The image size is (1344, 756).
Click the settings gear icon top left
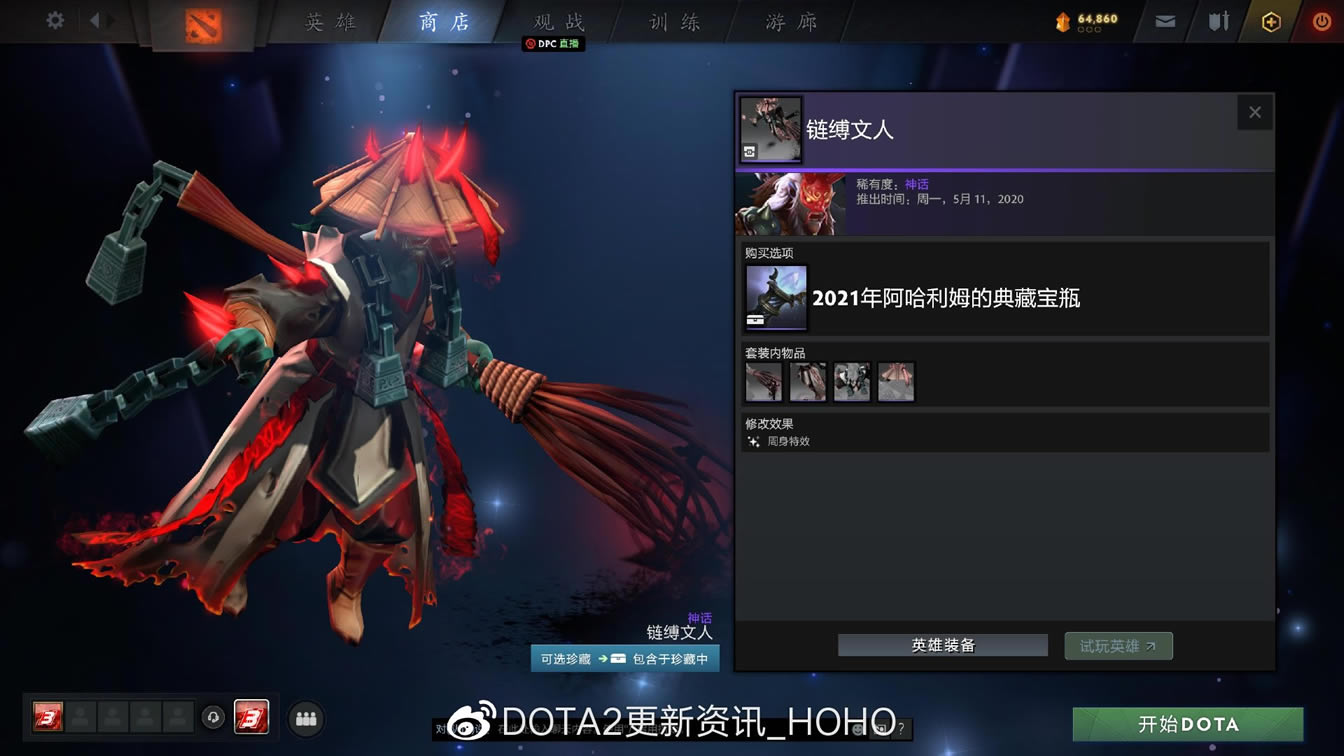[x=53, y=18]
